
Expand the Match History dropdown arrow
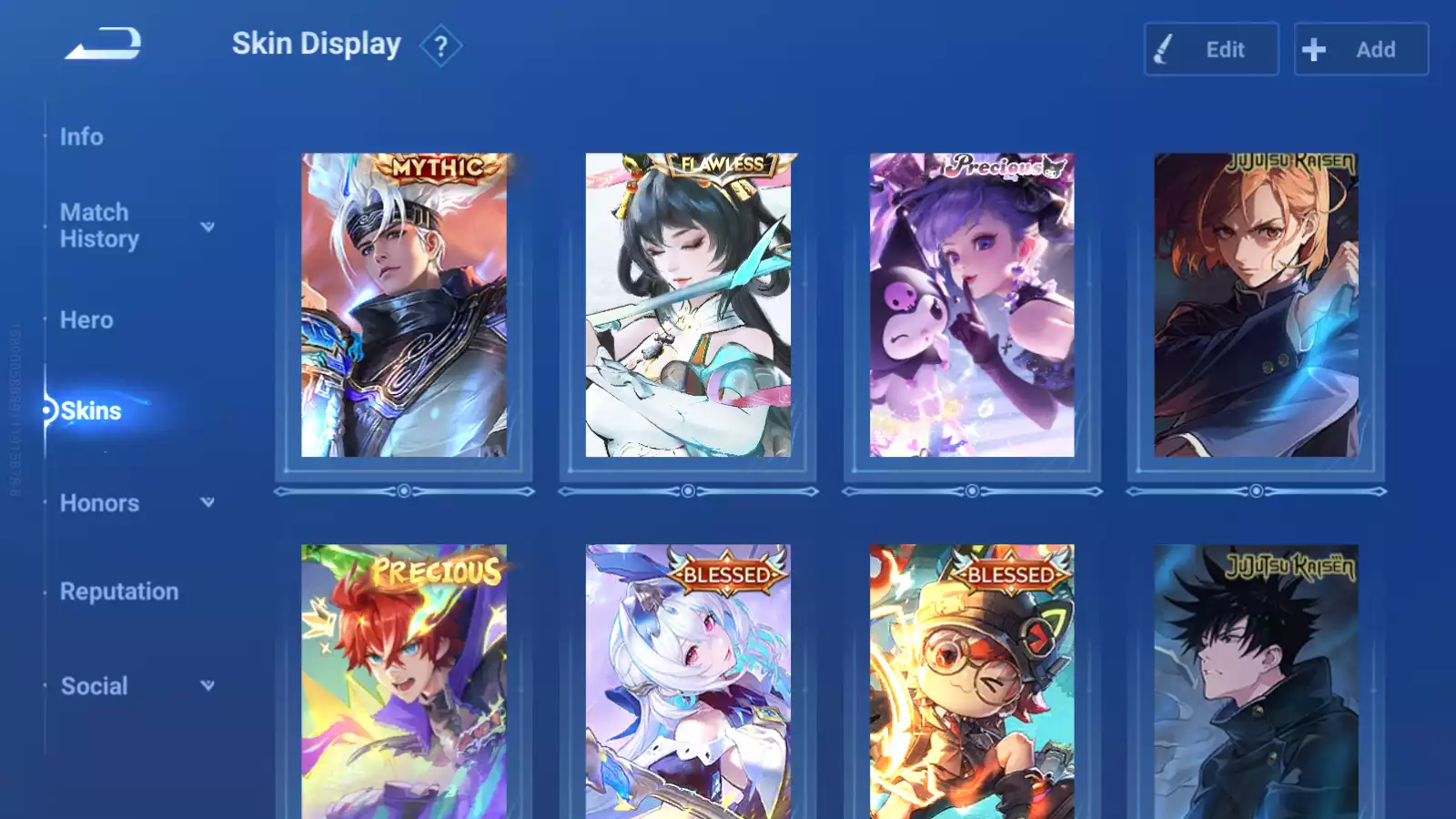click(207, 227)
